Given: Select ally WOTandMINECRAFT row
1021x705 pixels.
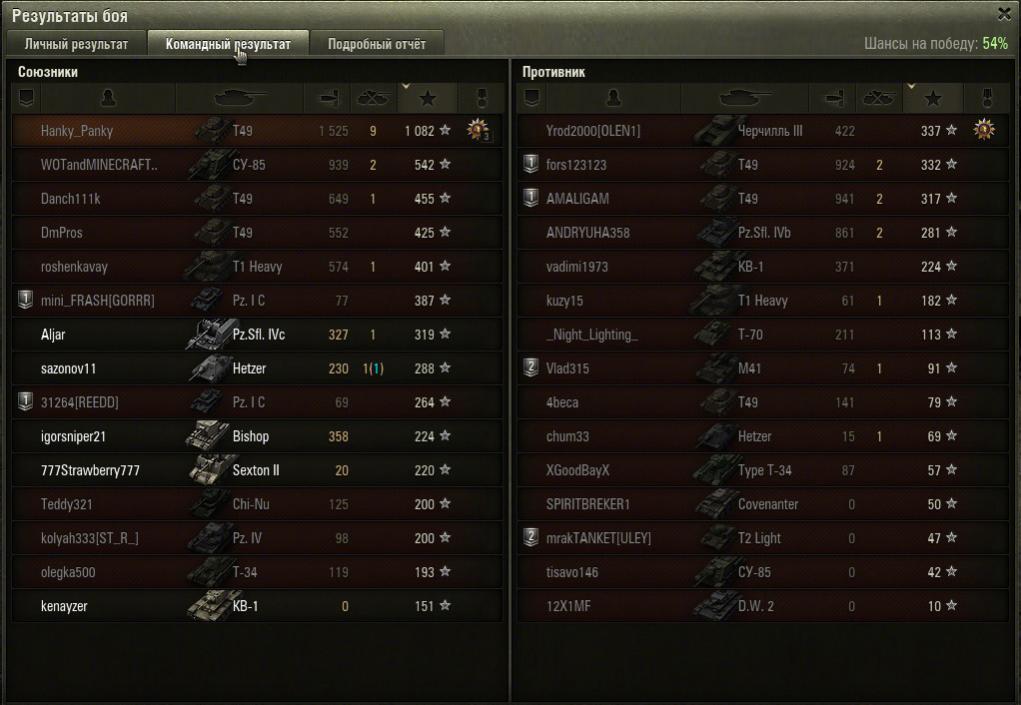Looking at the screenshot, I should click(99, 165).
